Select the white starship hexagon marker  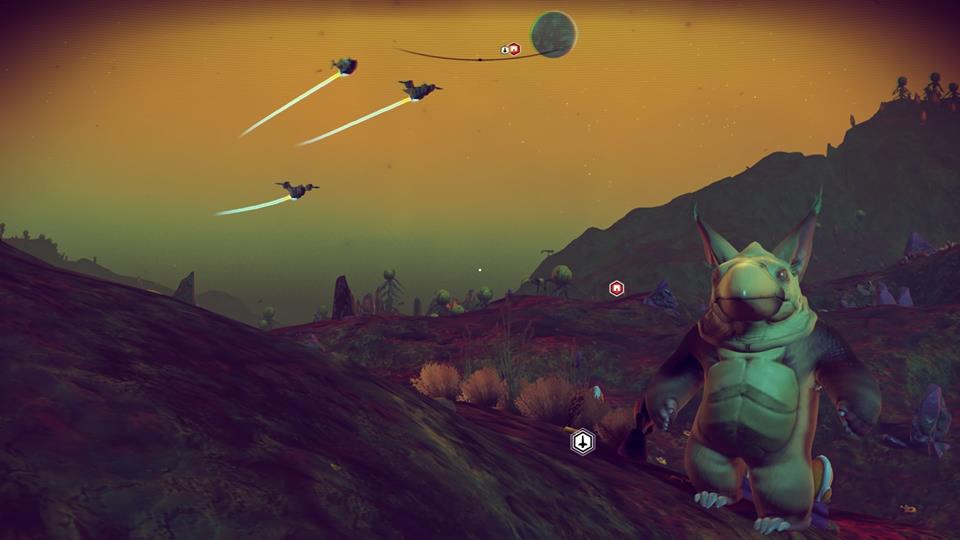point(582,441)
